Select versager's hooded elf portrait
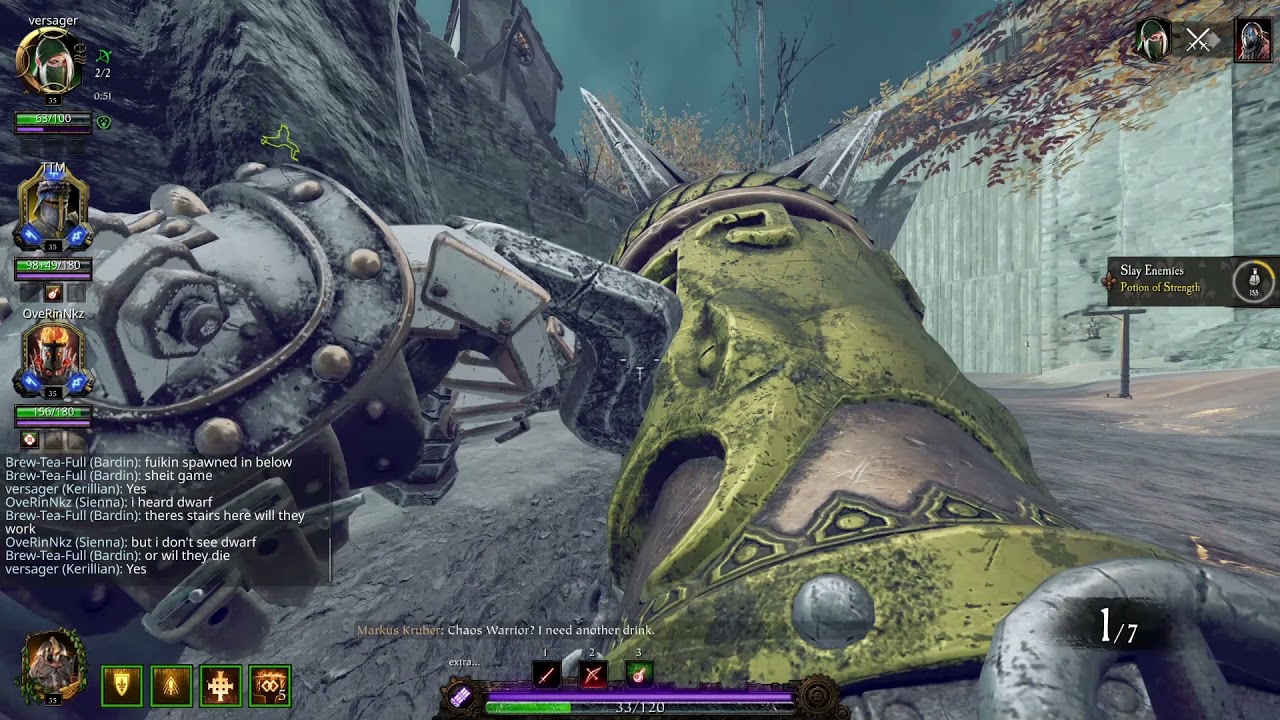Viewport: 1280px width, 720px height. click(50, 61)
